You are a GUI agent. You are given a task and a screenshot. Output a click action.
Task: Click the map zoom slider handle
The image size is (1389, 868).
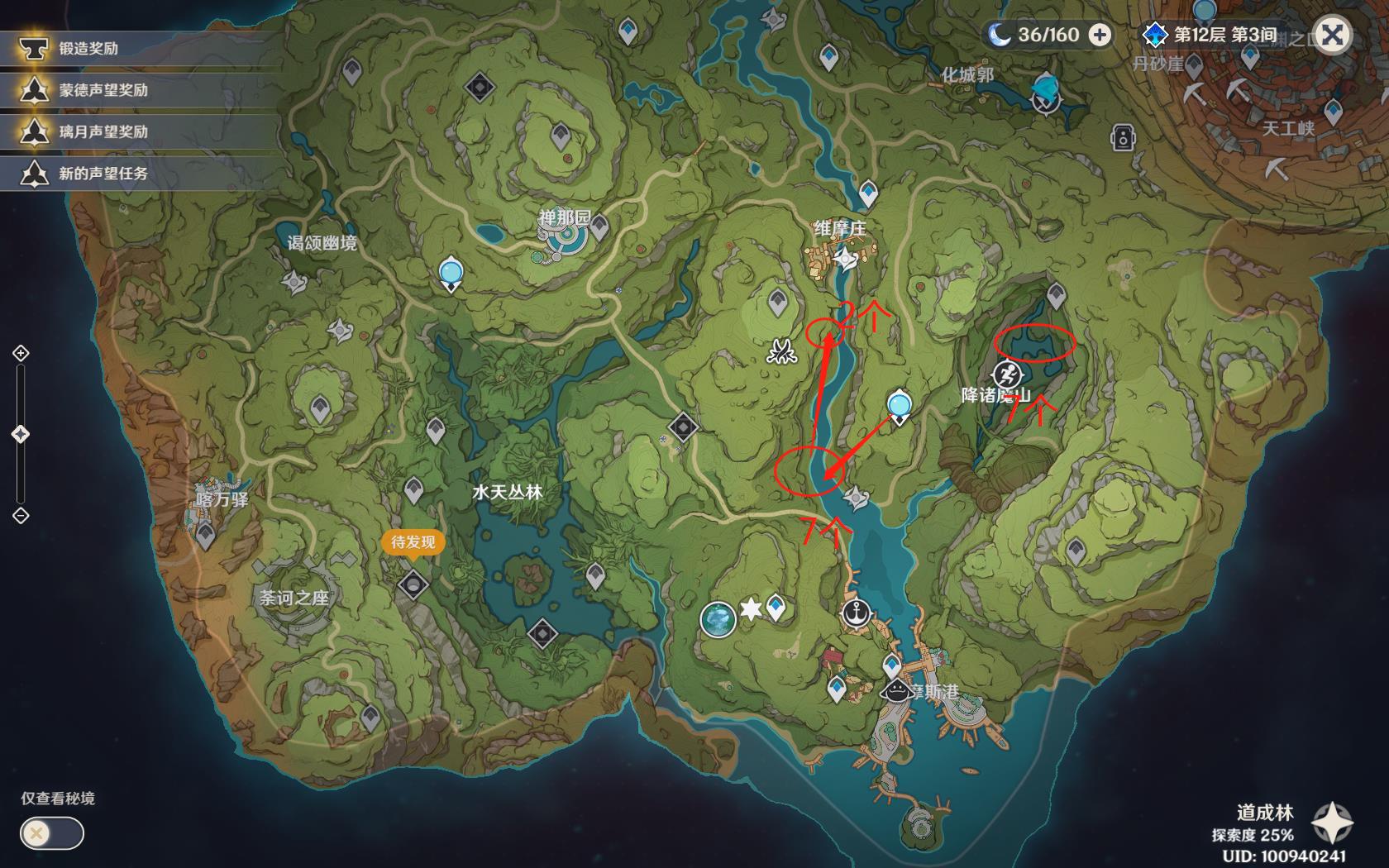tap(21, 434)
